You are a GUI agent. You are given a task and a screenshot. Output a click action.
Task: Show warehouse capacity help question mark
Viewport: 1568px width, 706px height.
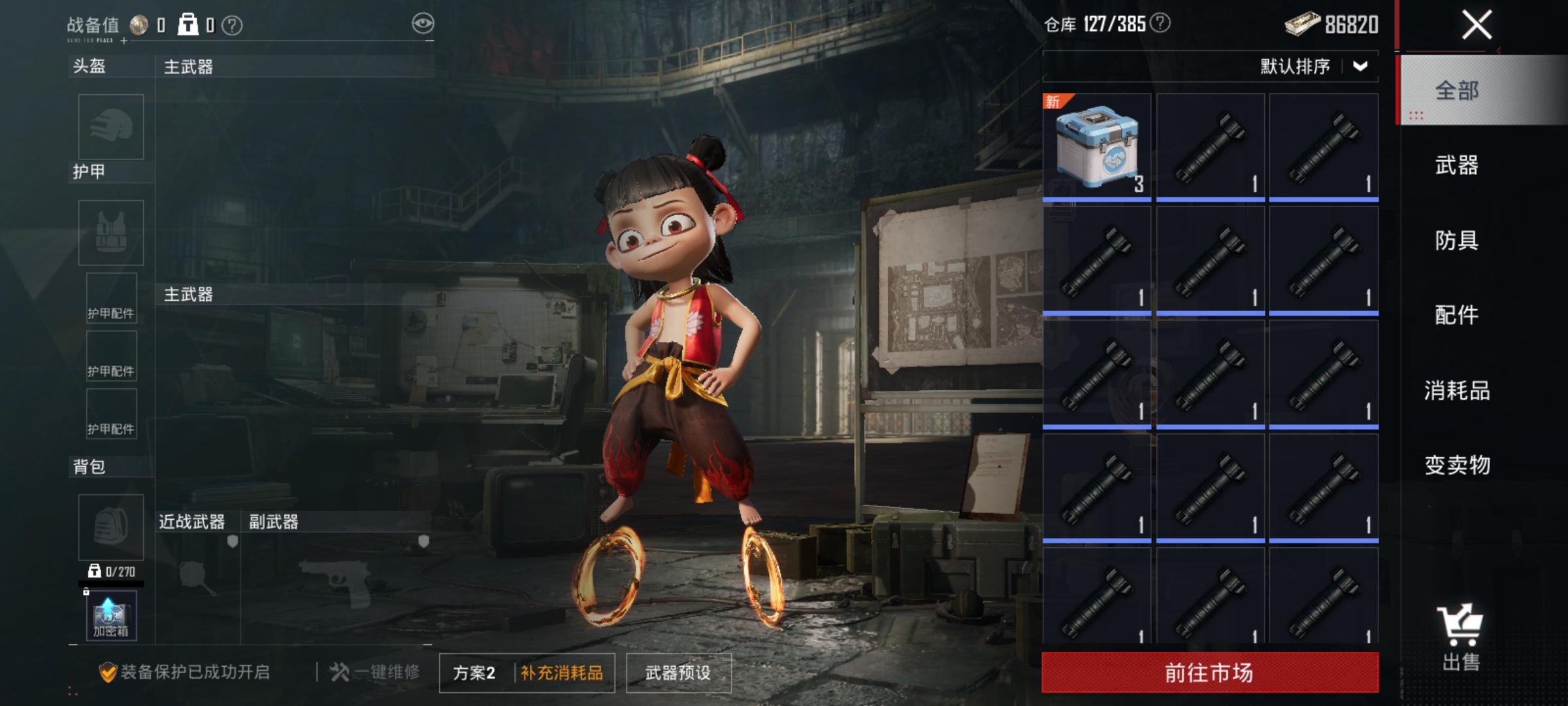(1160, 24)
